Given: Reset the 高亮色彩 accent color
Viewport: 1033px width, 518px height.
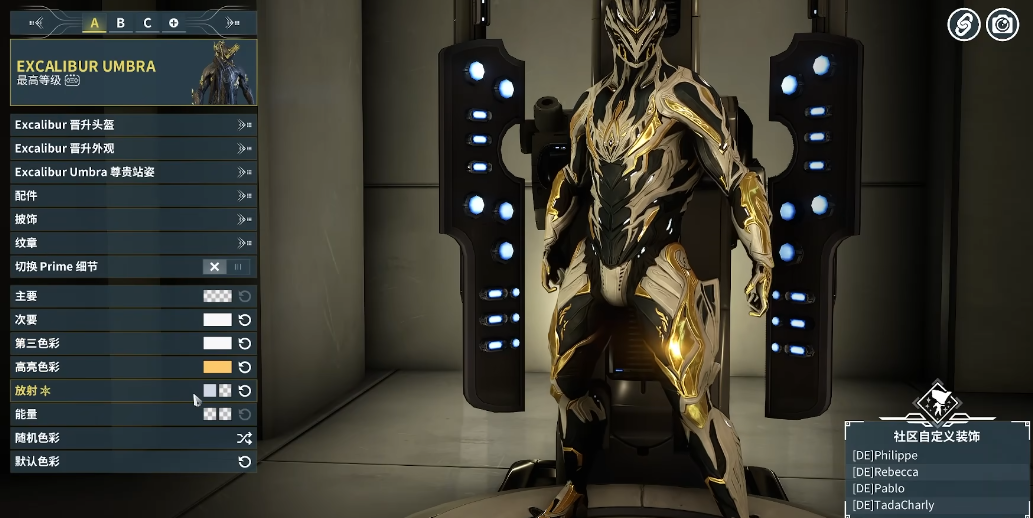Looking at the screenshot, I should pos(244,367).
